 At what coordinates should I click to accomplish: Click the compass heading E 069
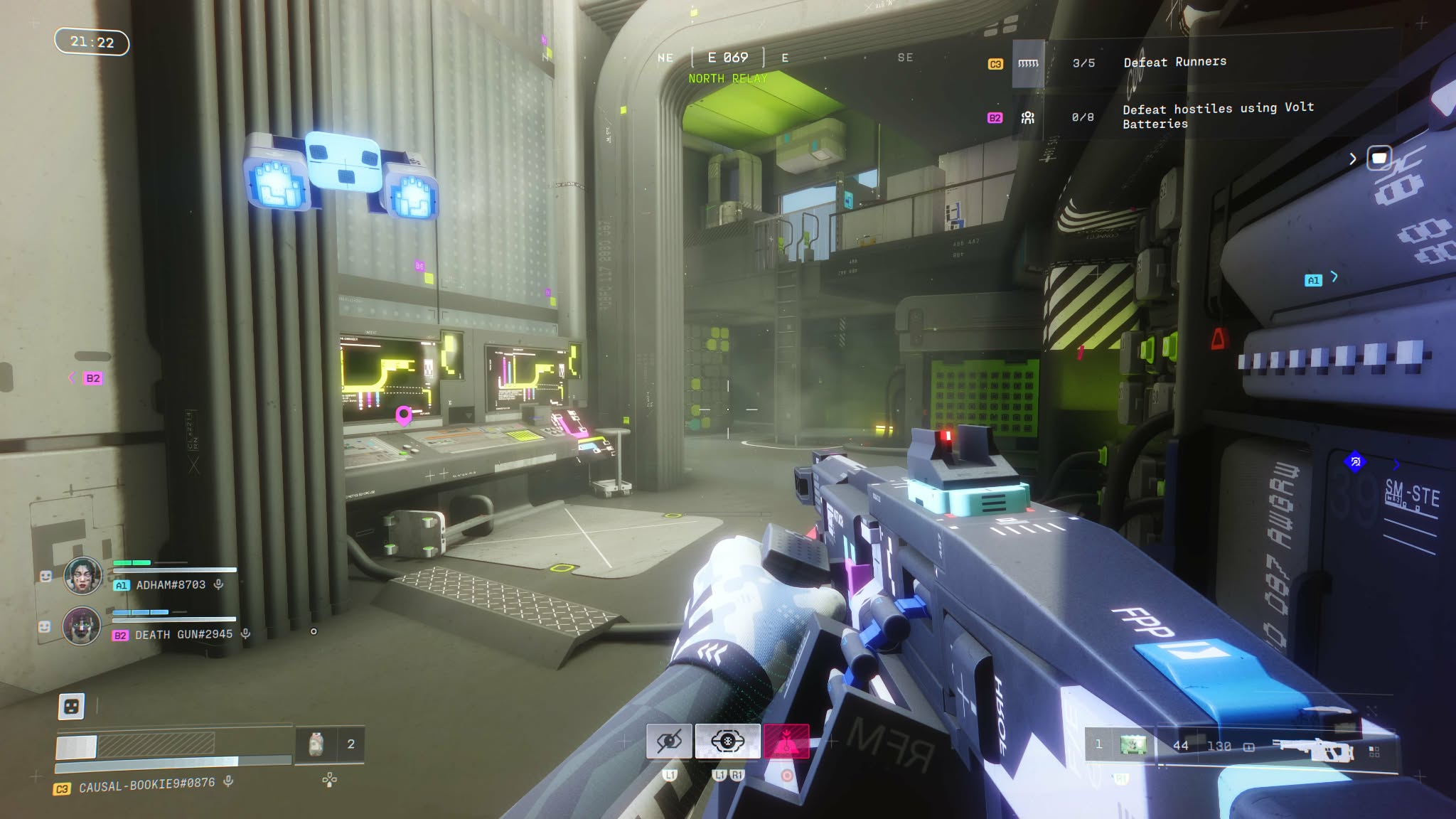(x=727, y=58)
